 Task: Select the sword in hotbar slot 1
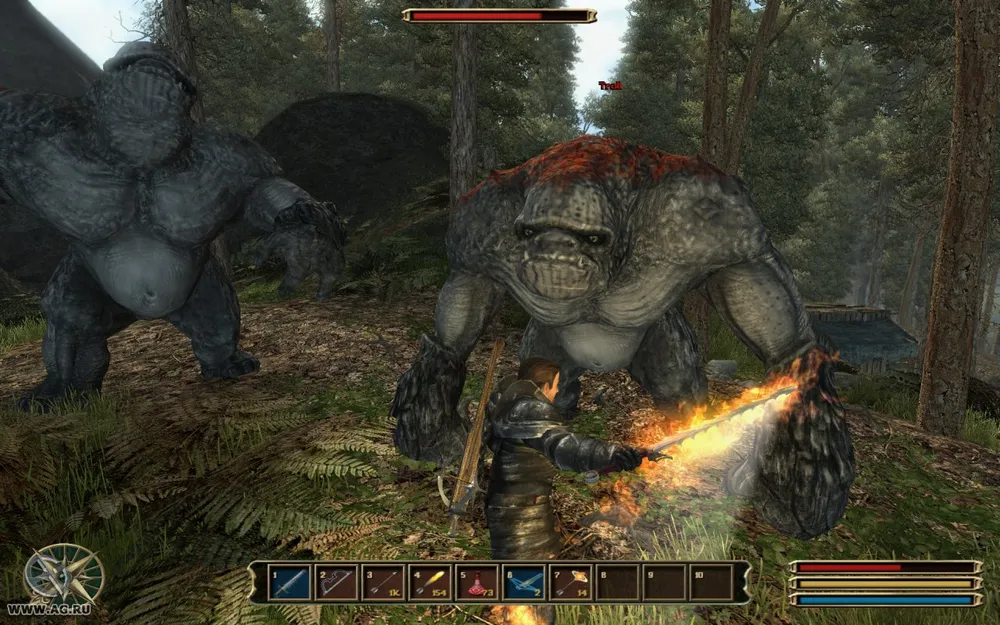pyautogui.click(x=290, y=583)
